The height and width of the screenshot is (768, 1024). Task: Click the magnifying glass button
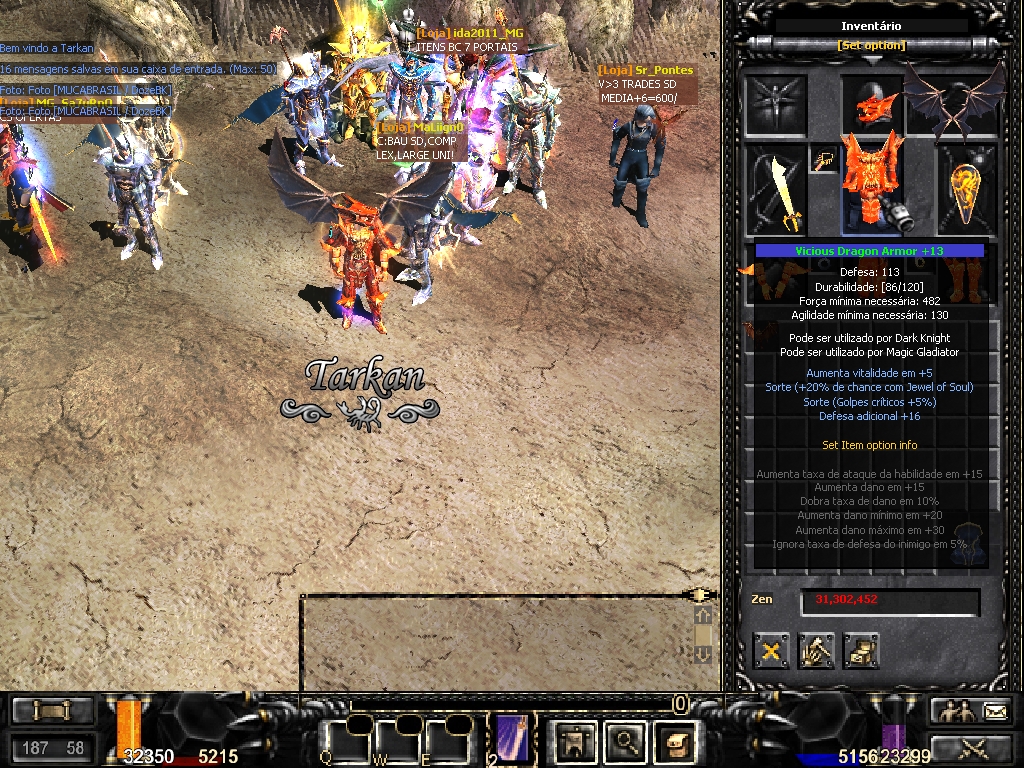click(626, 741)
